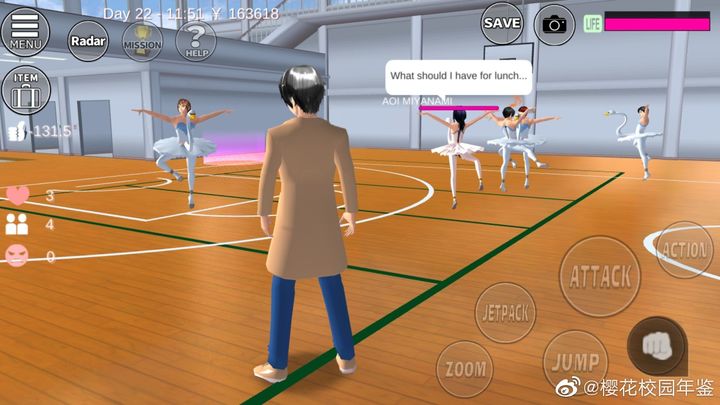Tap the ZOOM button
The image size is (720, 405).
pyautogui.click(x=465, y=368)
